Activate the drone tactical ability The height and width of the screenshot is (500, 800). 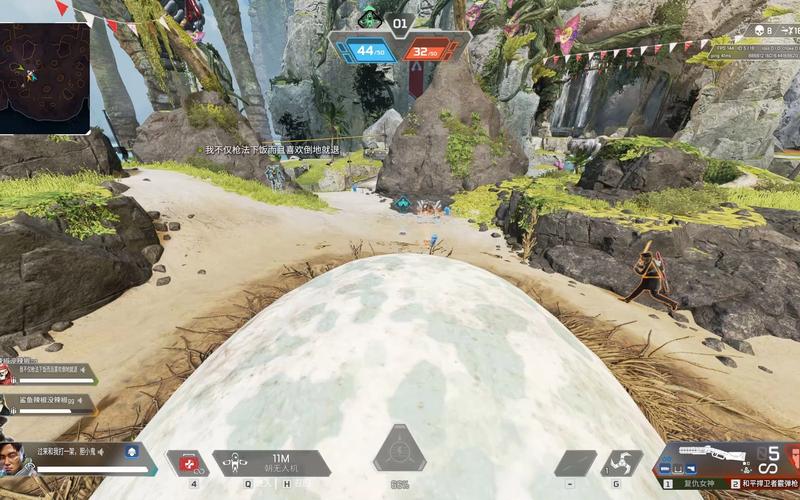click(232, 463)
